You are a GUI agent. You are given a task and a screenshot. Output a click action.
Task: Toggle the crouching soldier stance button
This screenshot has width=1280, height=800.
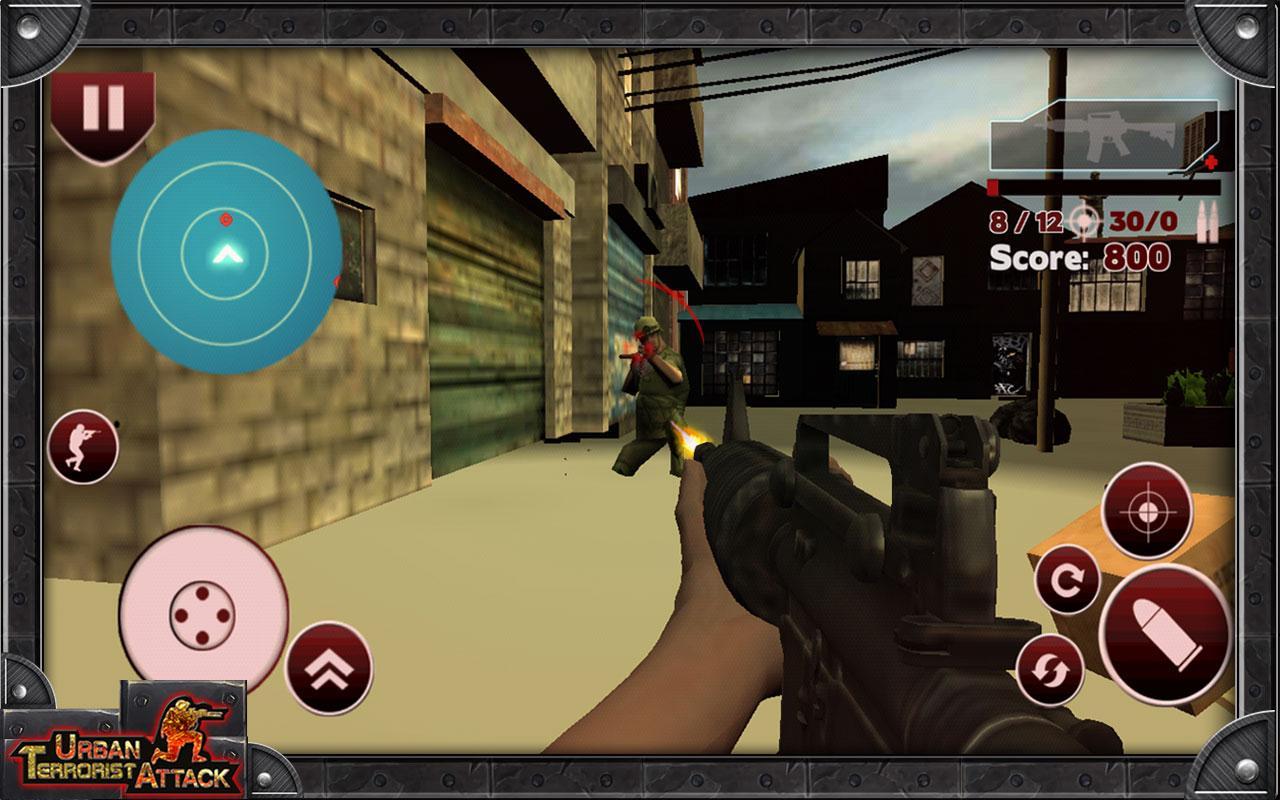pos(82,447)
